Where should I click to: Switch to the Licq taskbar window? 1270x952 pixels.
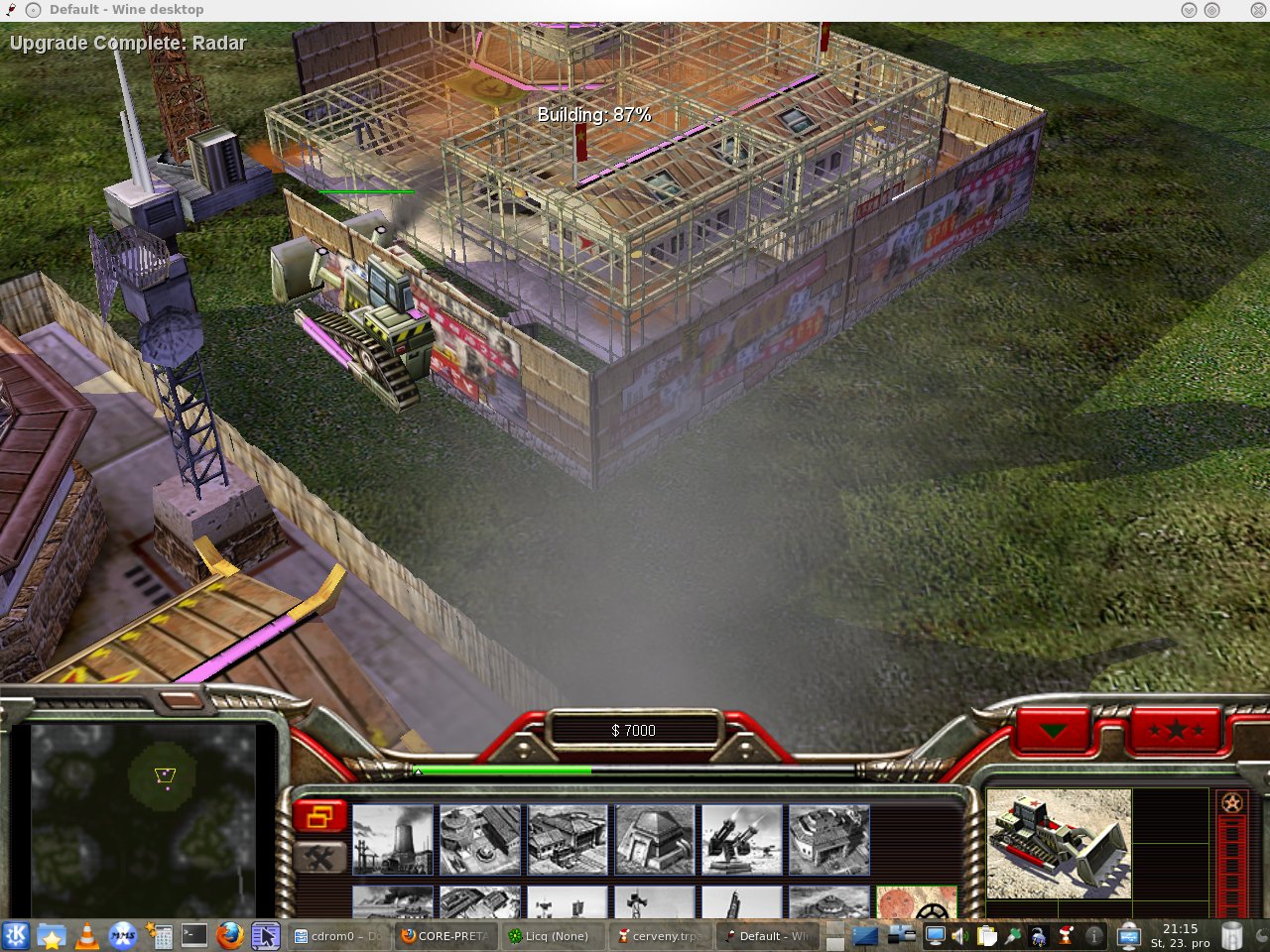pyautogui.click(x=549, y=935)
